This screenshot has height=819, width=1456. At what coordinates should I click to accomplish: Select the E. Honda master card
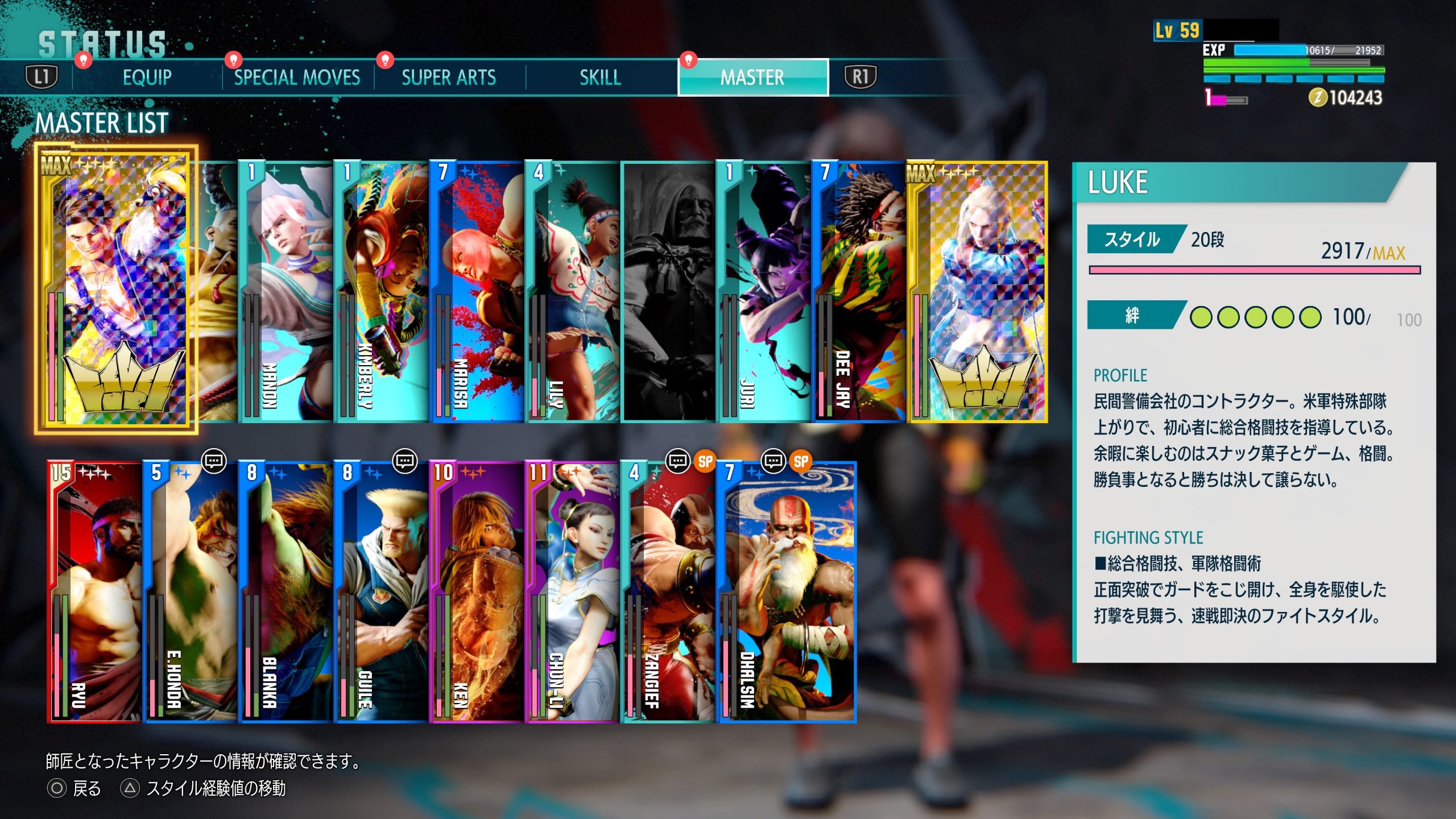coord(190,591)
